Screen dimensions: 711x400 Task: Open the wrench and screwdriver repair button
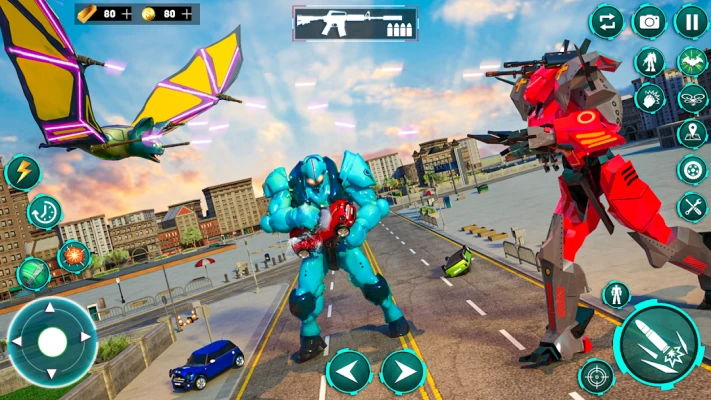tap(691, 207)
